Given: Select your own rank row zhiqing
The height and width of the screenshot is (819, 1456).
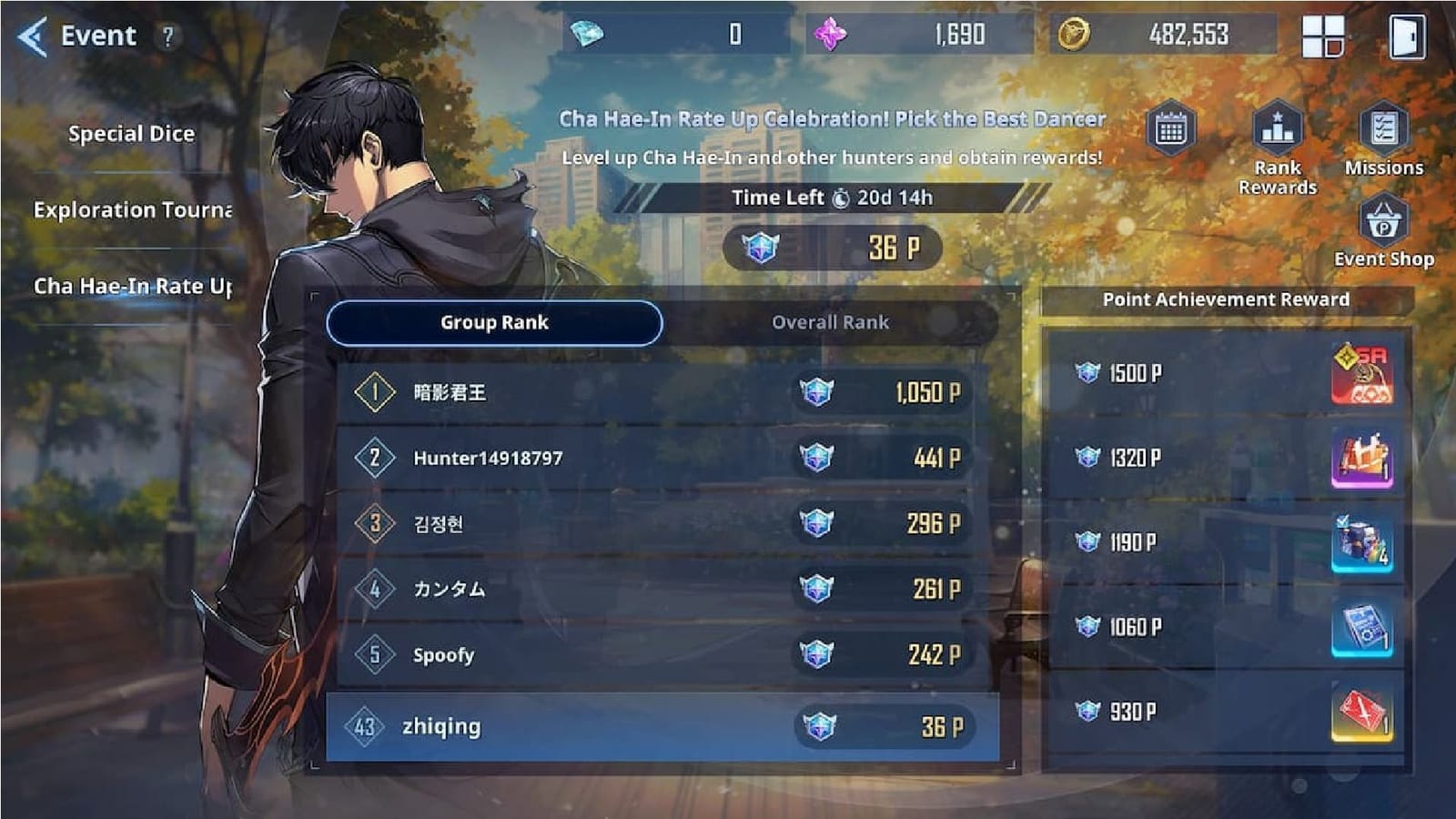Looking at the screenshot, I should 664,725.
